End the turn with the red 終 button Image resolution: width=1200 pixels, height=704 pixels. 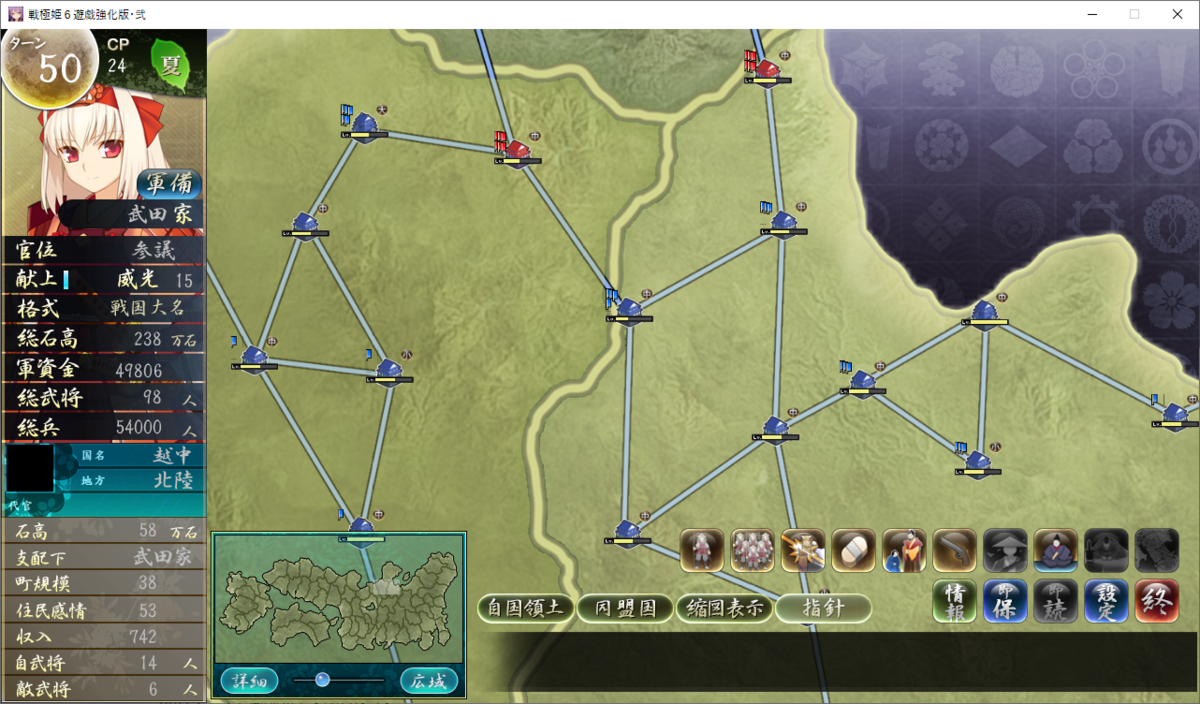click(x=1157, y=602)
